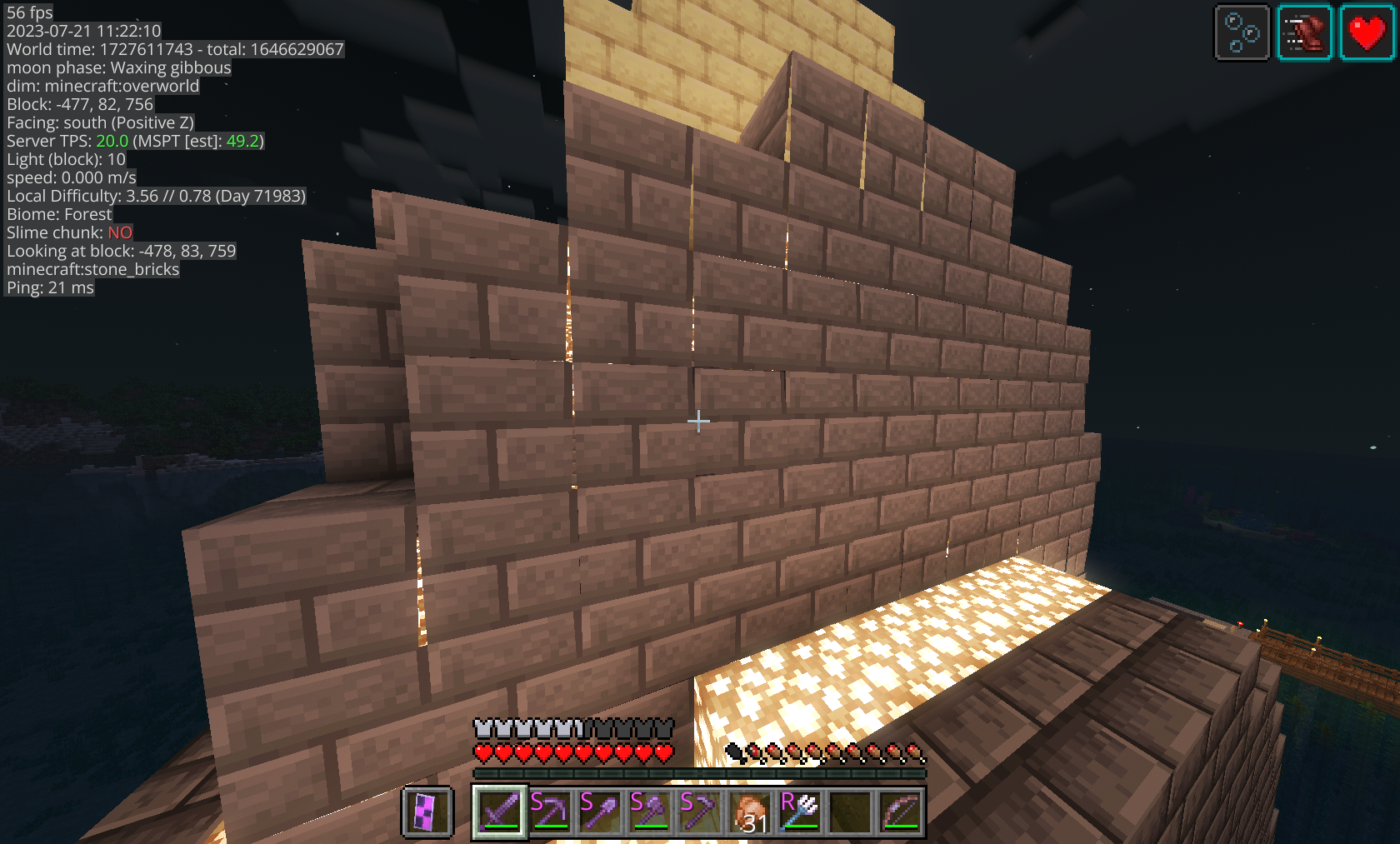The height and width of the screenshot is (844, 1400).
Task: Click the speed boot status effect icon
Action: coord(1304,33)
